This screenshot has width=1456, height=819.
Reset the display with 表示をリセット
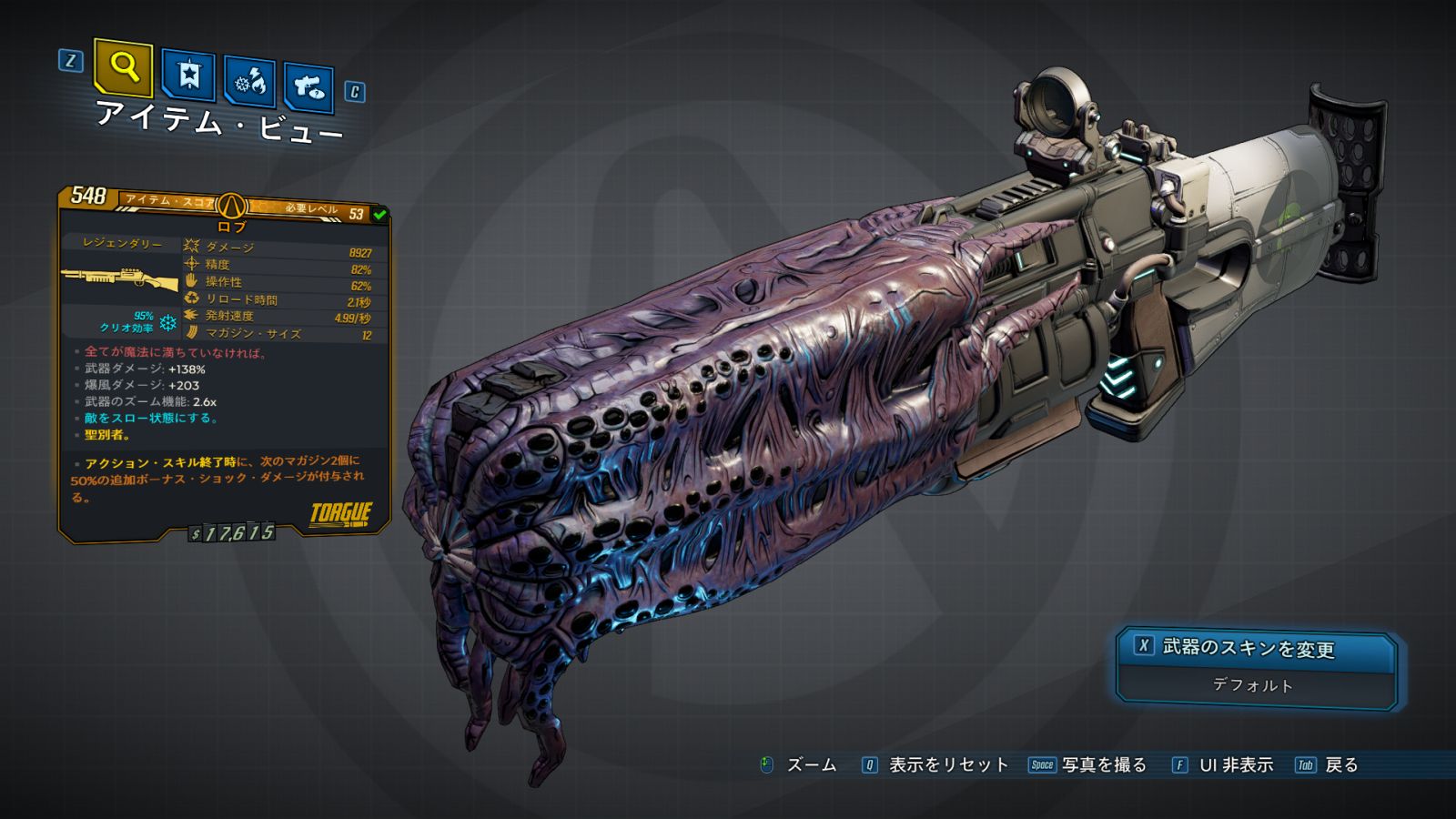947,765
